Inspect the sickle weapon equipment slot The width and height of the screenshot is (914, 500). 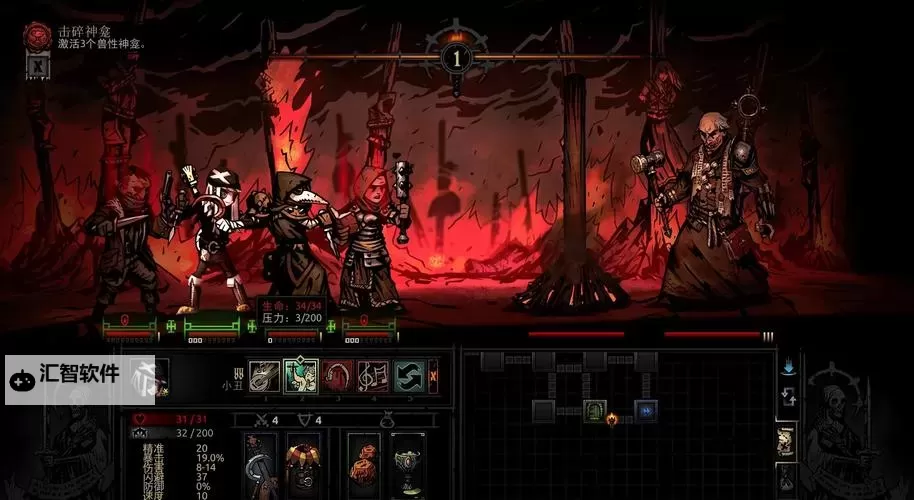[x=263, y=463]
